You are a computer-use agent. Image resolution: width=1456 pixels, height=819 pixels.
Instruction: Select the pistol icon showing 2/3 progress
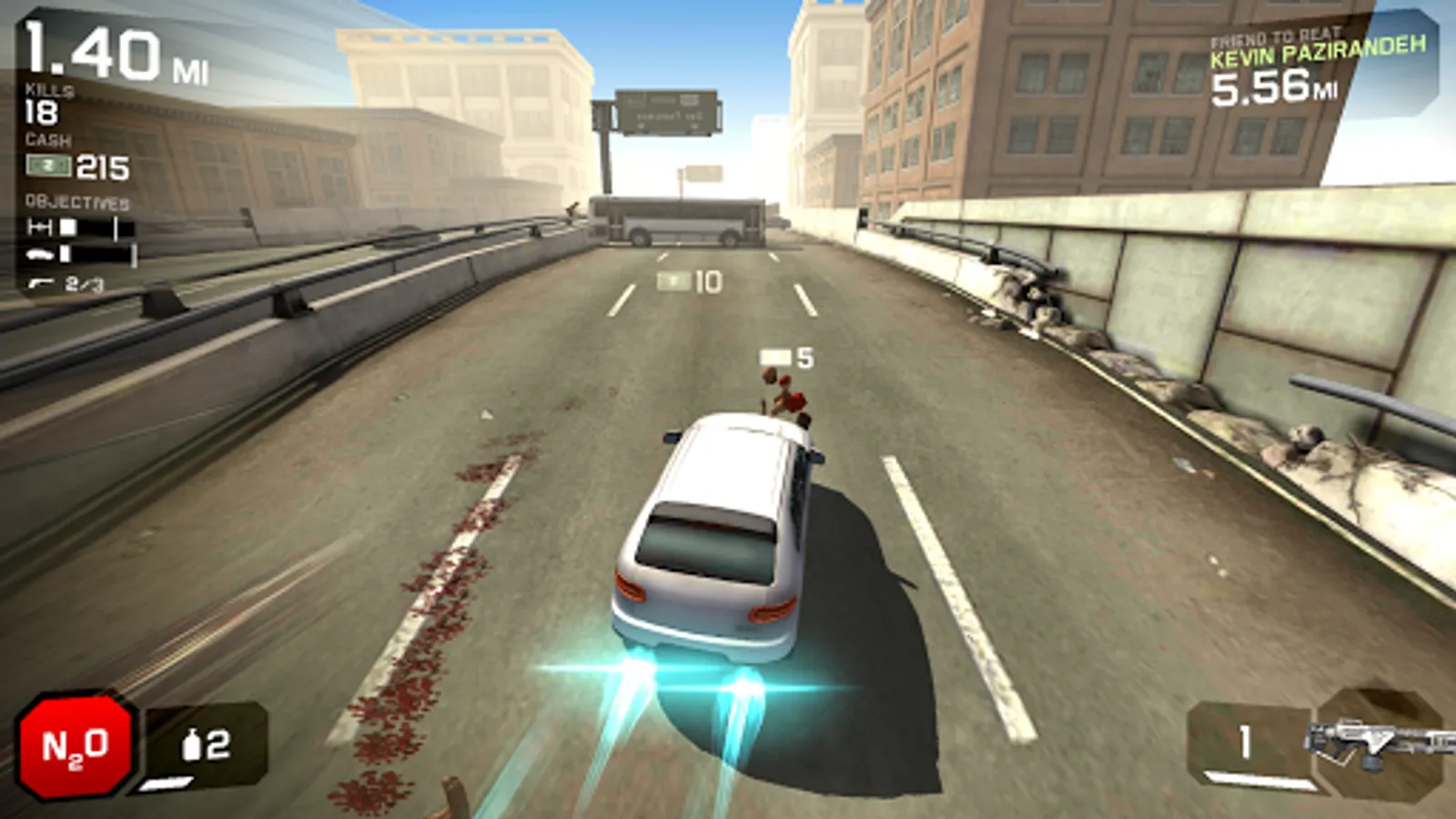(41, 284)
